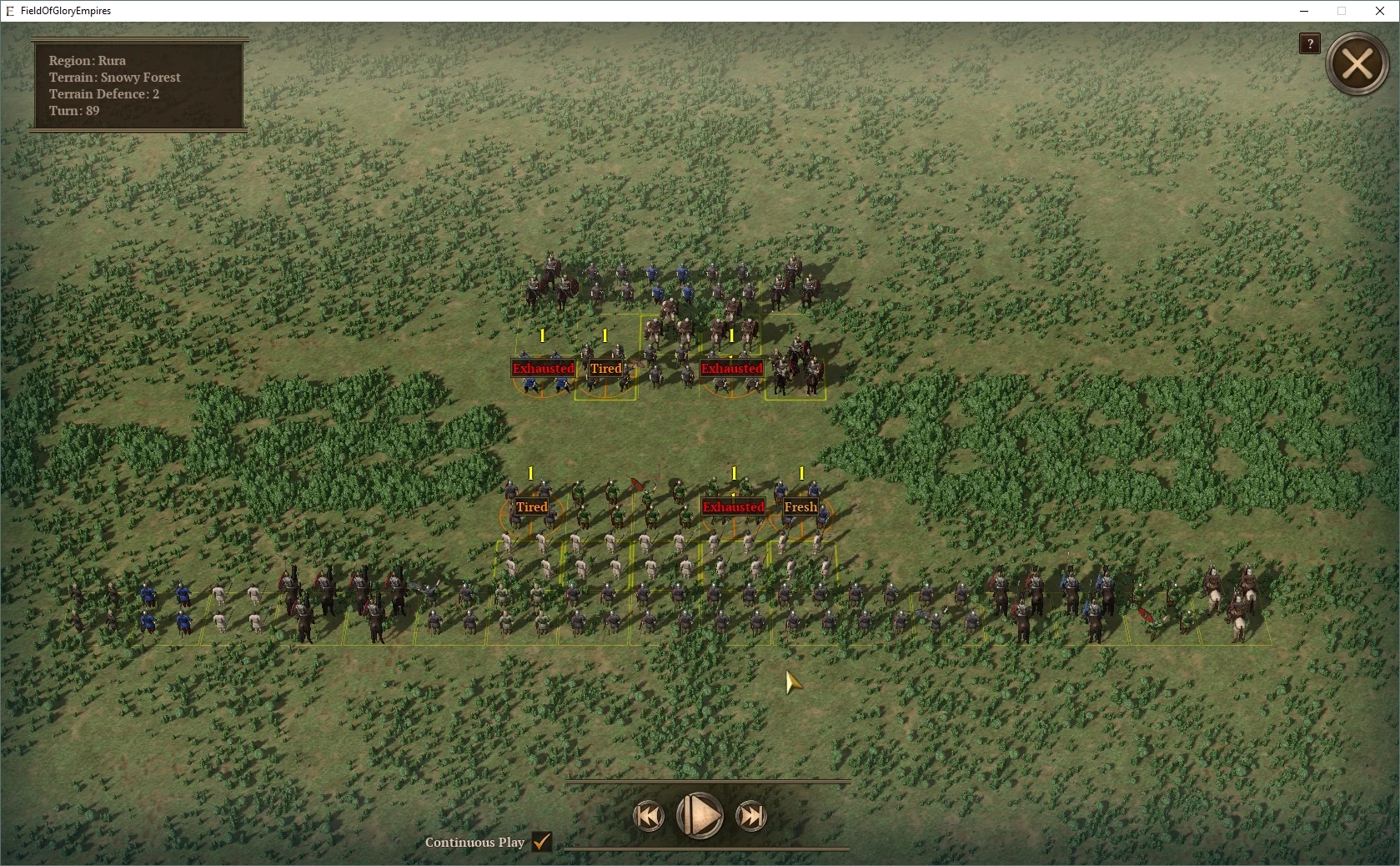Image resolution: width=1400 pixels, height=866 pixels.
Task: Click the question mark help icon
Action: click(1308, 43)
